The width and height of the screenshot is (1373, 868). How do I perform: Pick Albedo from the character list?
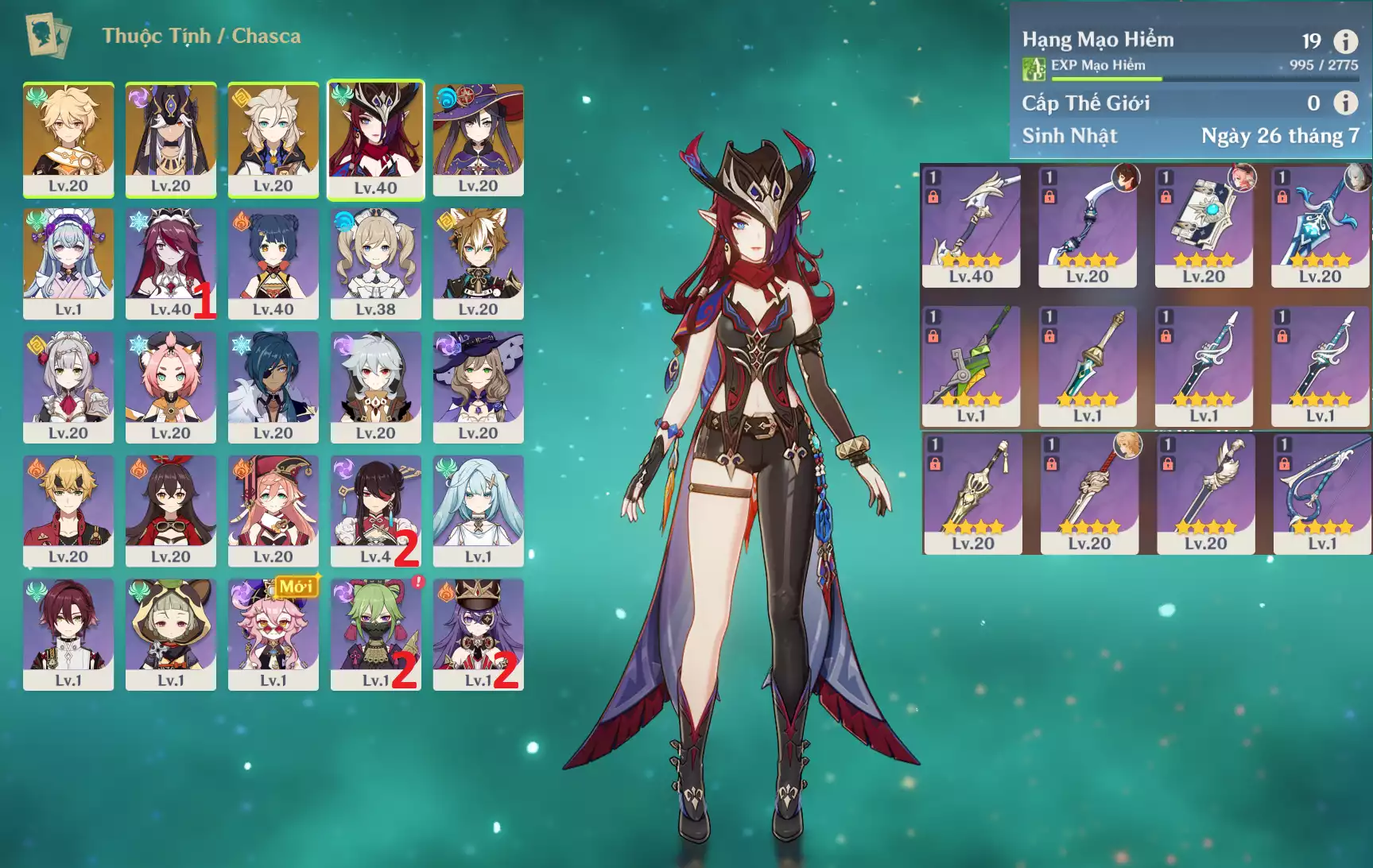273,138
